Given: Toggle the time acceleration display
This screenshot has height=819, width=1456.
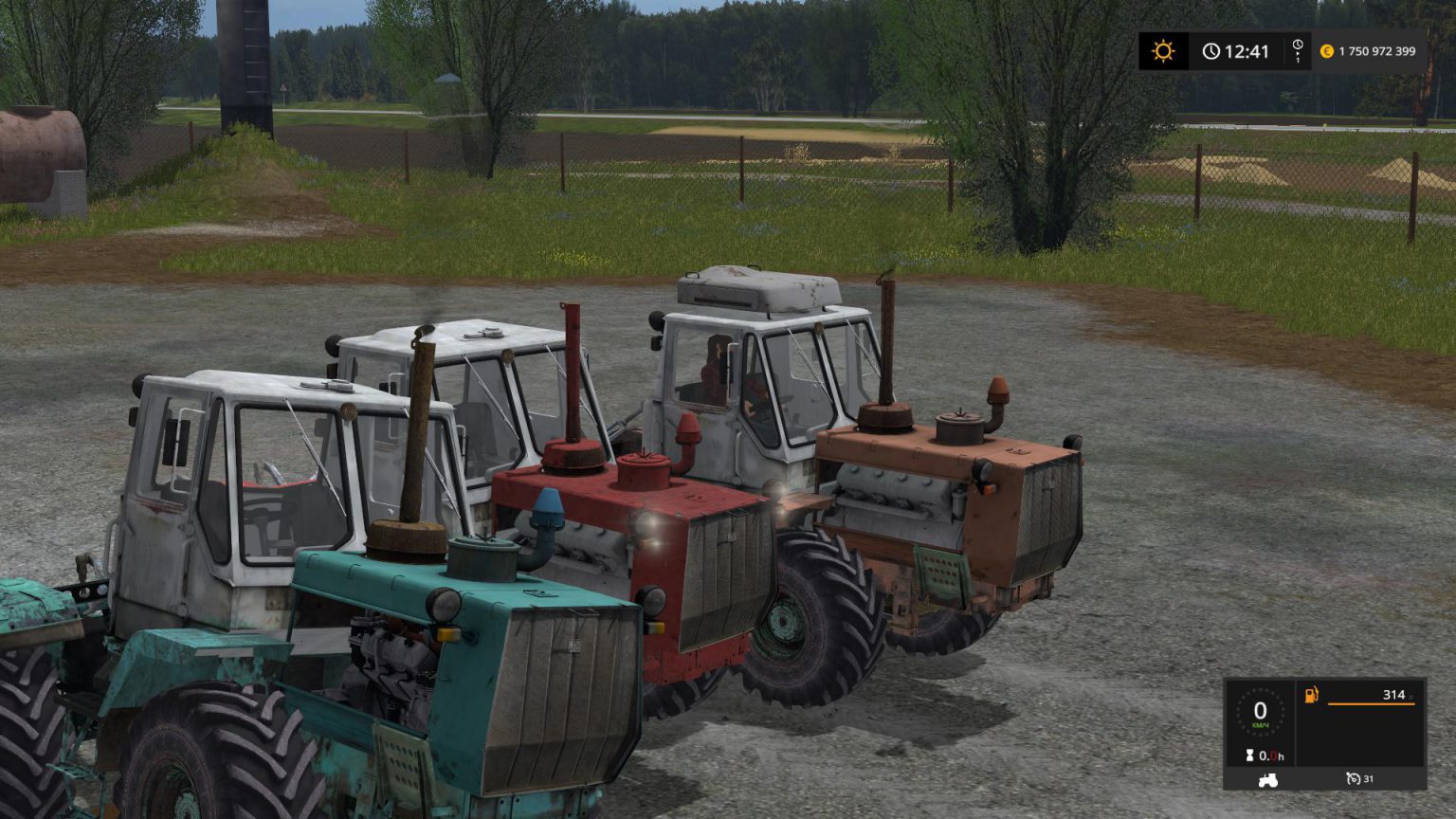Looking at the screenshot, I should [x=1298, y=52].
